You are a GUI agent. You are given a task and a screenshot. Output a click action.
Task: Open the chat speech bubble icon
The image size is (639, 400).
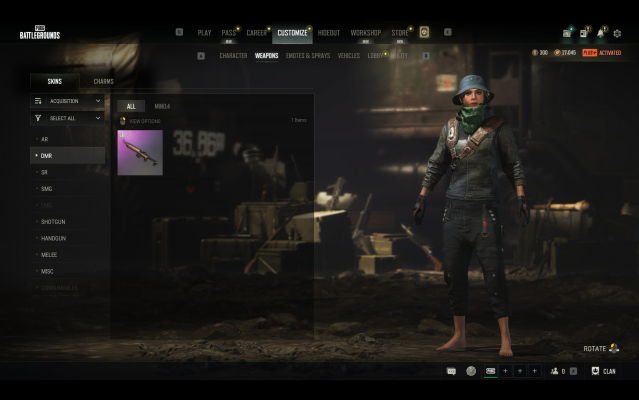(x=451, y=371)
